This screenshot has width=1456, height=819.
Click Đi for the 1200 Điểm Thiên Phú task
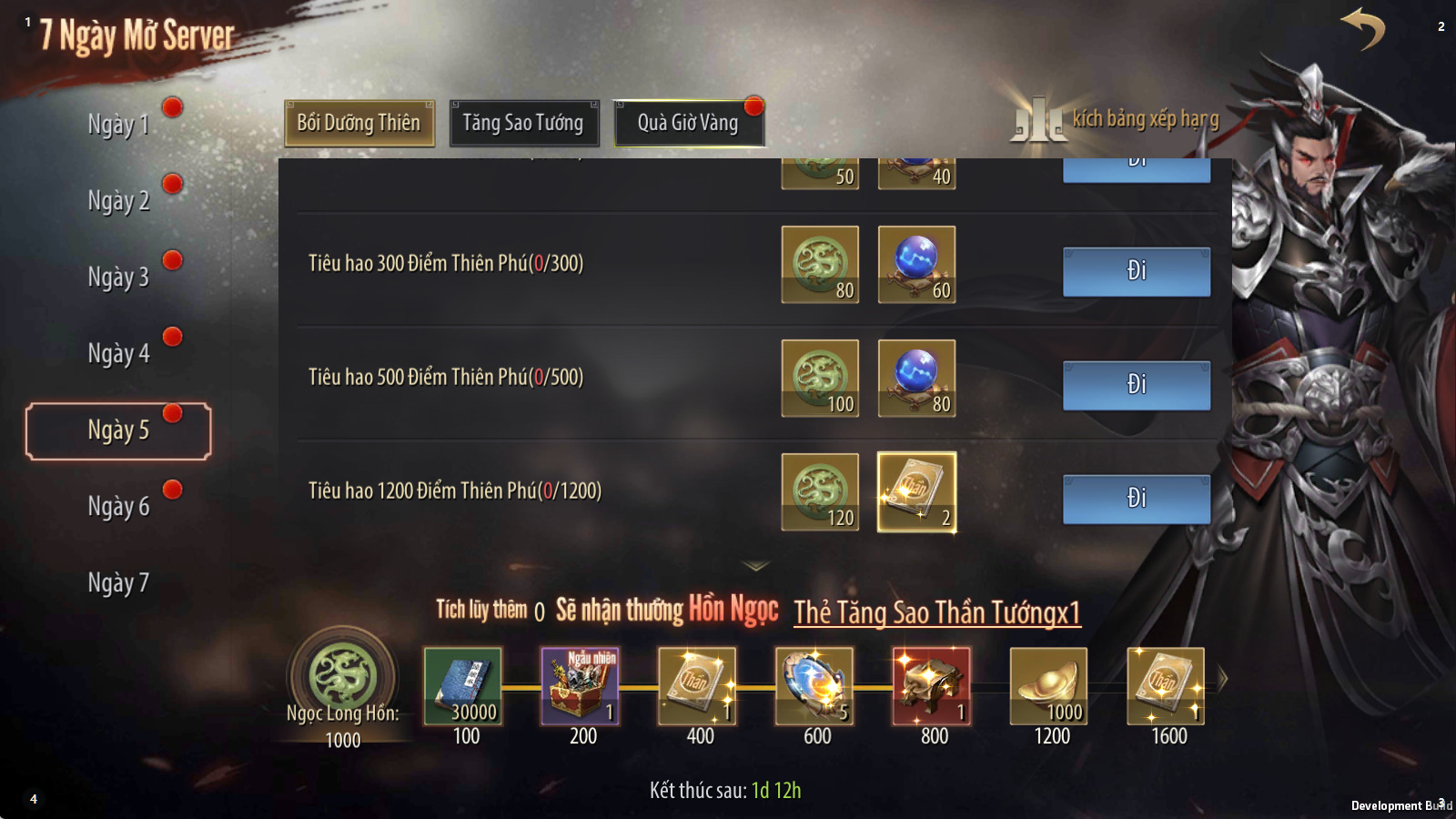coord(1137,499)
